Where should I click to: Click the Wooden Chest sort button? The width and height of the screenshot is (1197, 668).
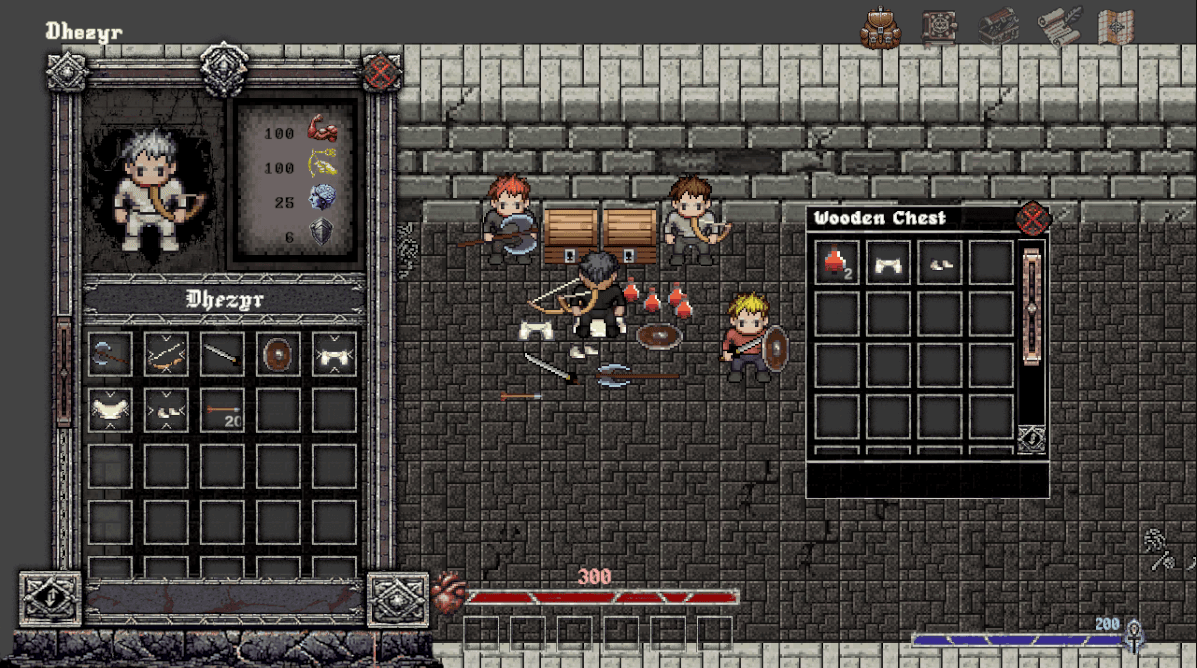coord(1032,438)
